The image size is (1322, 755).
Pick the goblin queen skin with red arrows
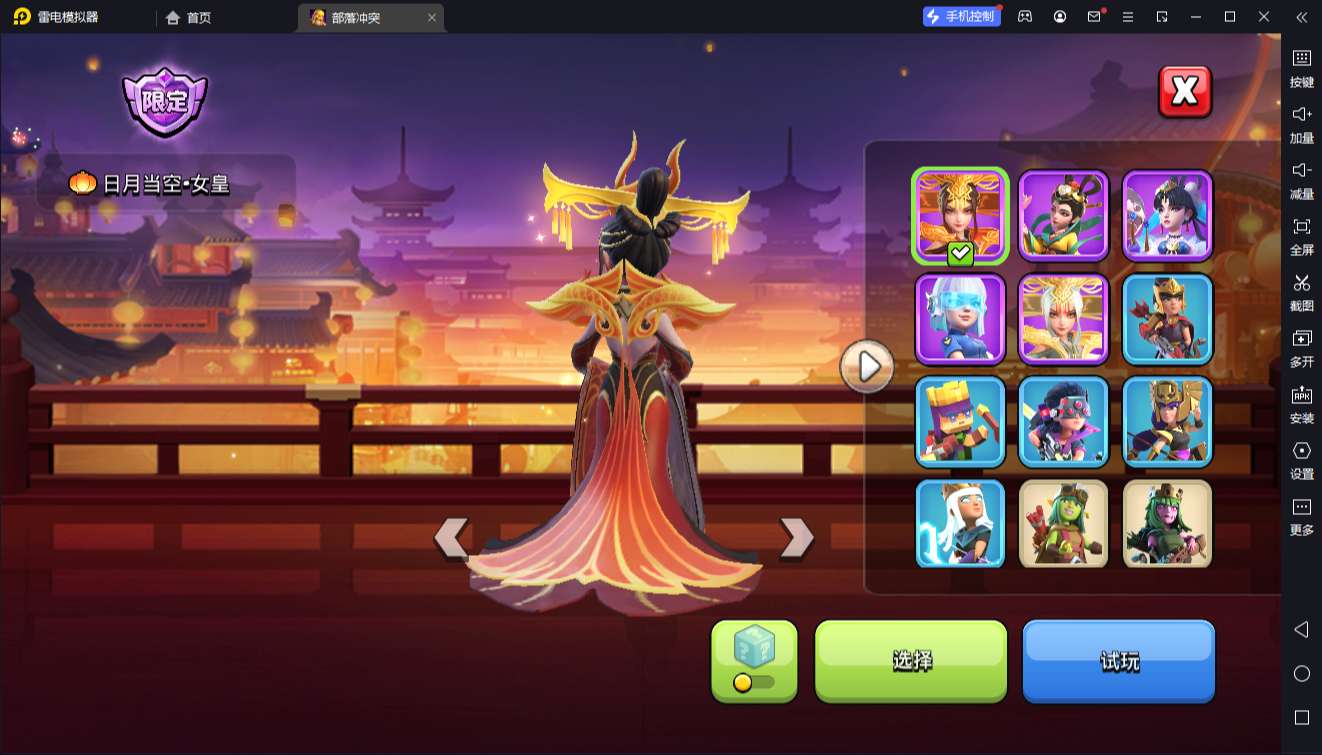pos(1063,524)
